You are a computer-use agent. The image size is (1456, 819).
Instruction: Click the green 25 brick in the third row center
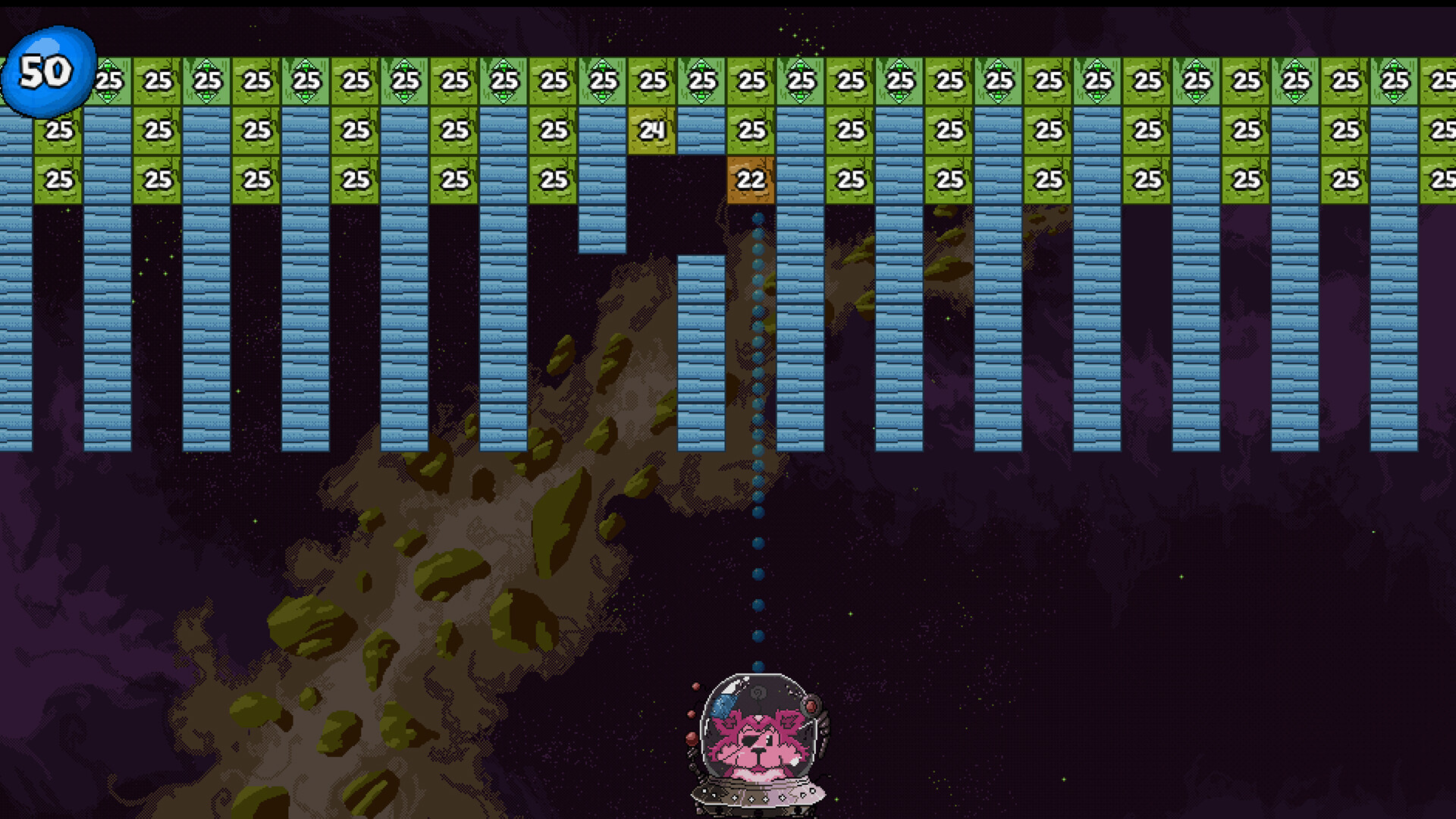point(851,180)
